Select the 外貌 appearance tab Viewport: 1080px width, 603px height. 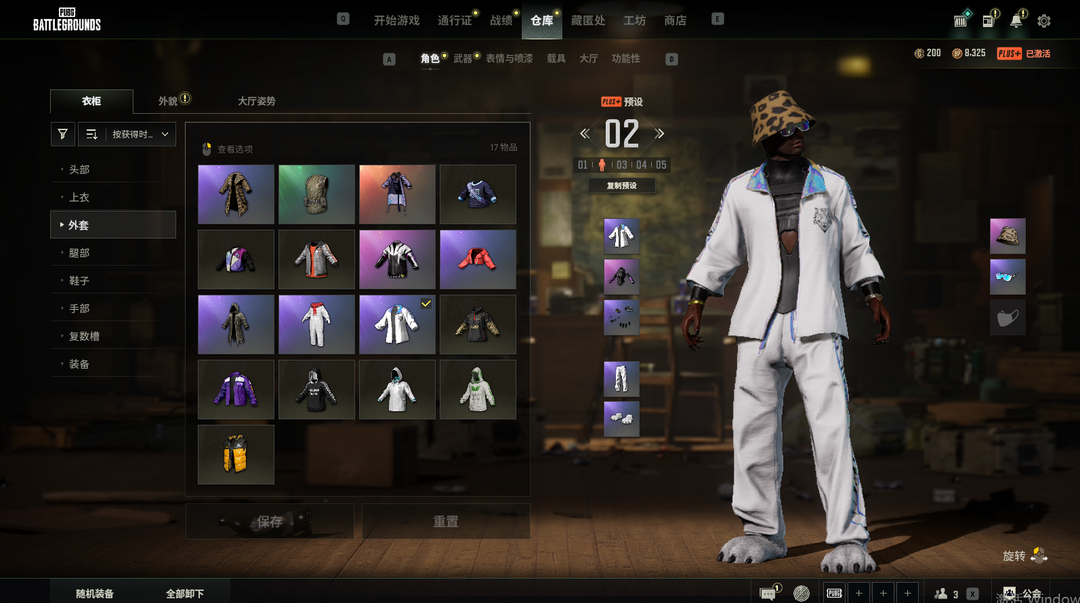[168, 101]
